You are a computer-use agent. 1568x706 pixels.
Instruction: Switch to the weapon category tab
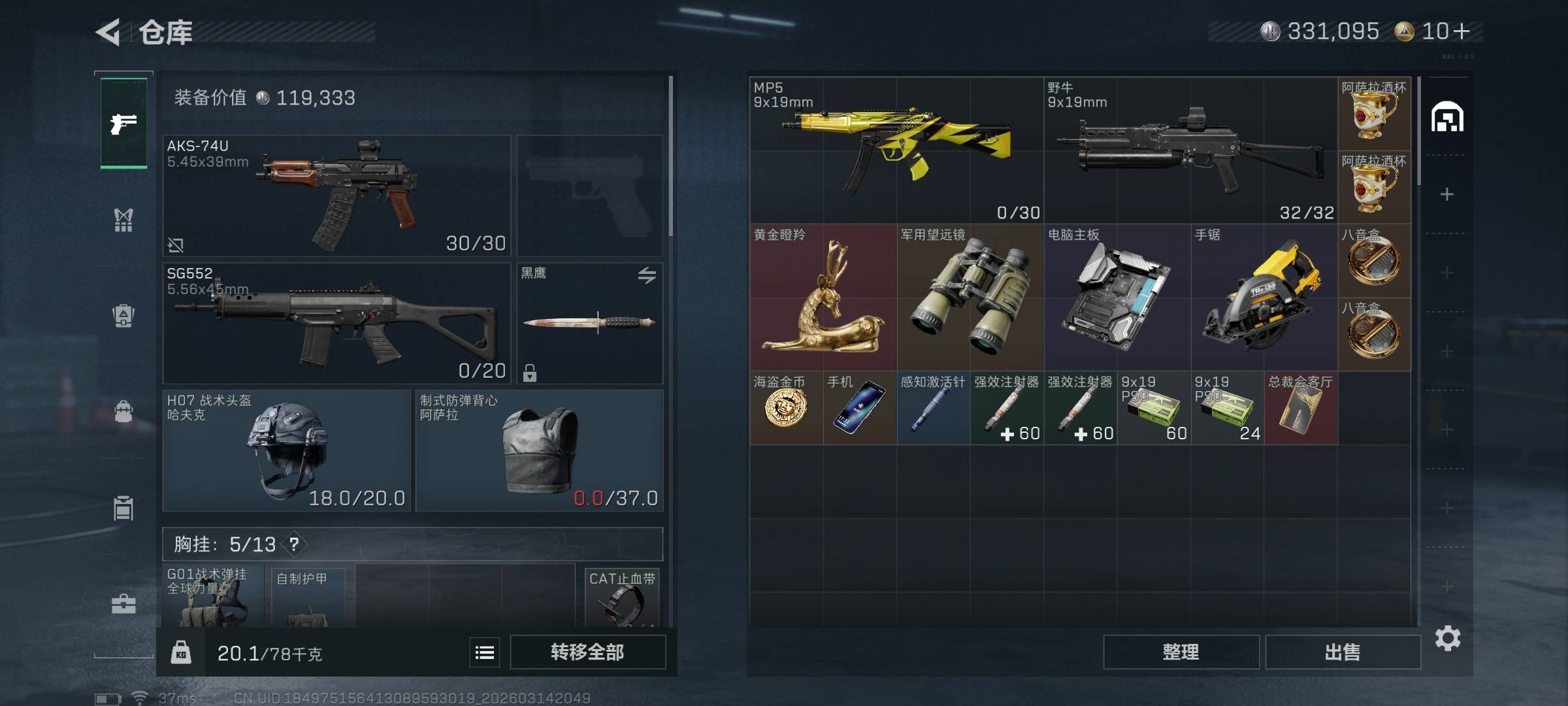[123, 123]
